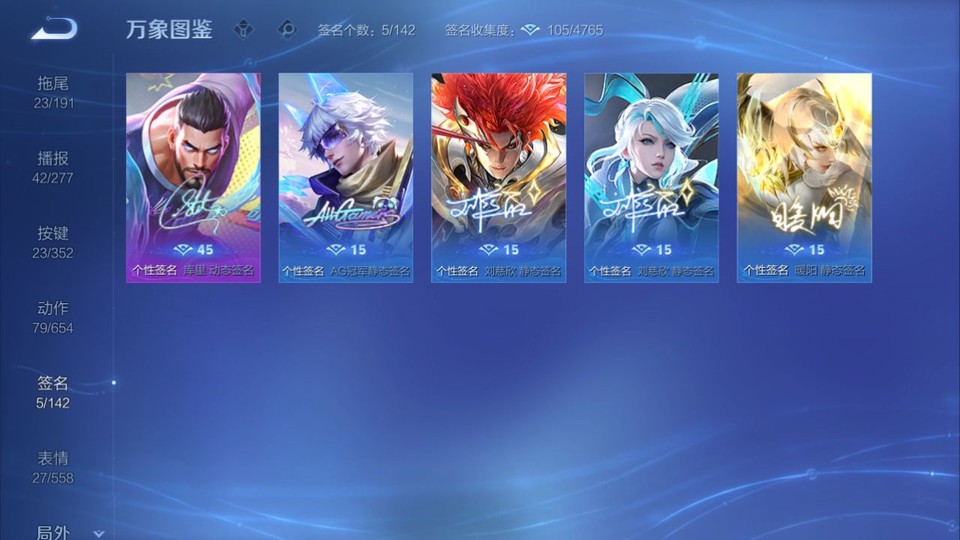
Task: Click the diamond icon next to 万象图鉴
Action: pyautogui.click(x=243, y=29)
